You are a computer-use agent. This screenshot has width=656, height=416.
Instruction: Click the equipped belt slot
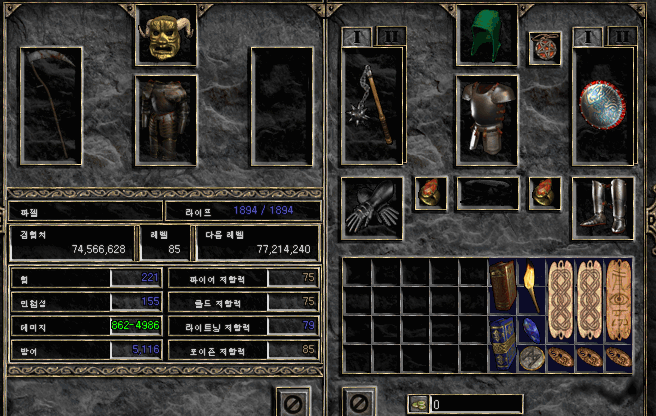click(x=487, y=192)
